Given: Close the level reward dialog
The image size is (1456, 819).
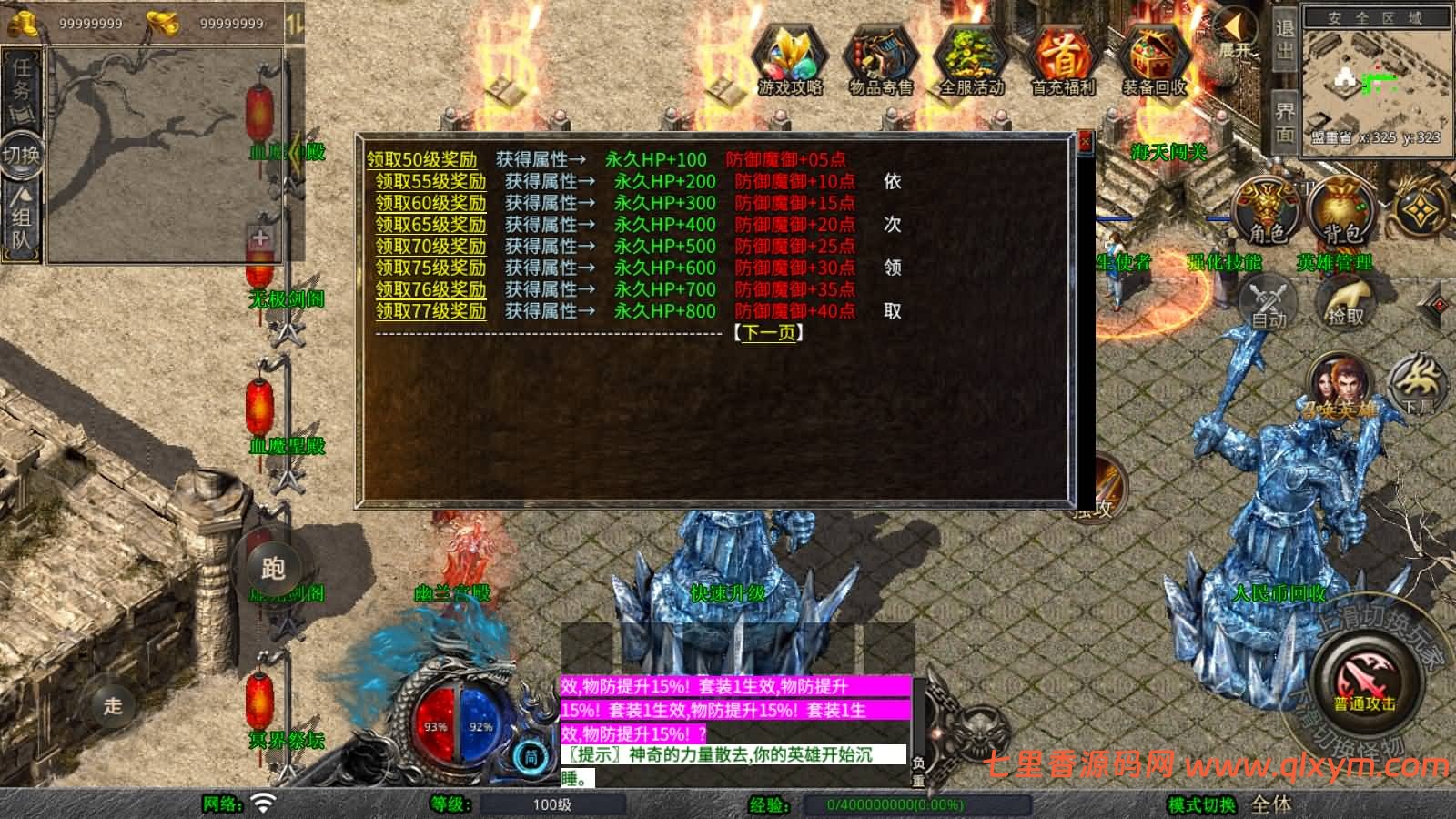Looking at the screenshot, I should (x=1085, y=142).
